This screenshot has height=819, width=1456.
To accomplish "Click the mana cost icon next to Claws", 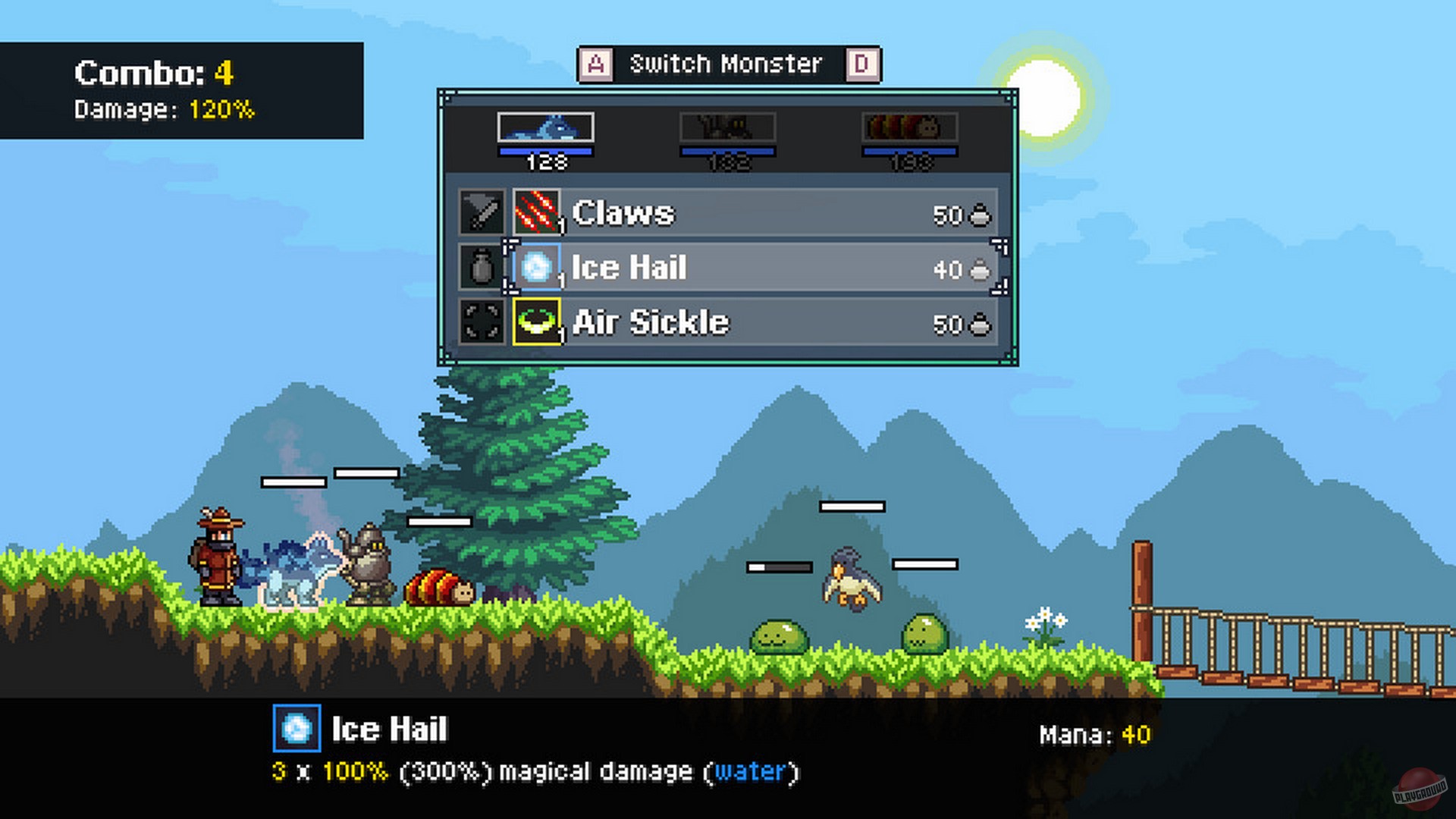I will (978, 213).
